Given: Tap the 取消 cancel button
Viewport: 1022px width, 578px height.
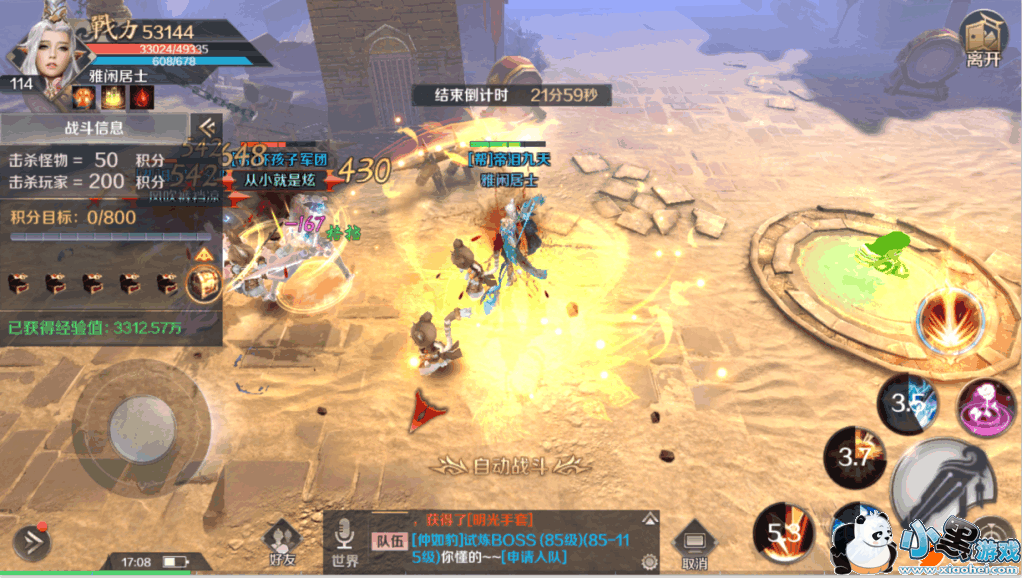Looking at the screenshot, I should [x=694, y=546].
